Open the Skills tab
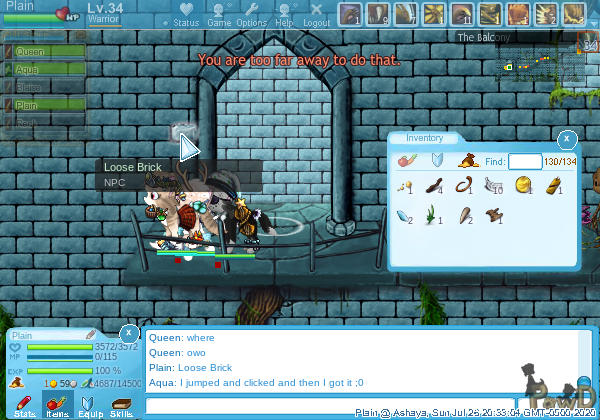Screen dimensions: 600x420 click(121, 406)
